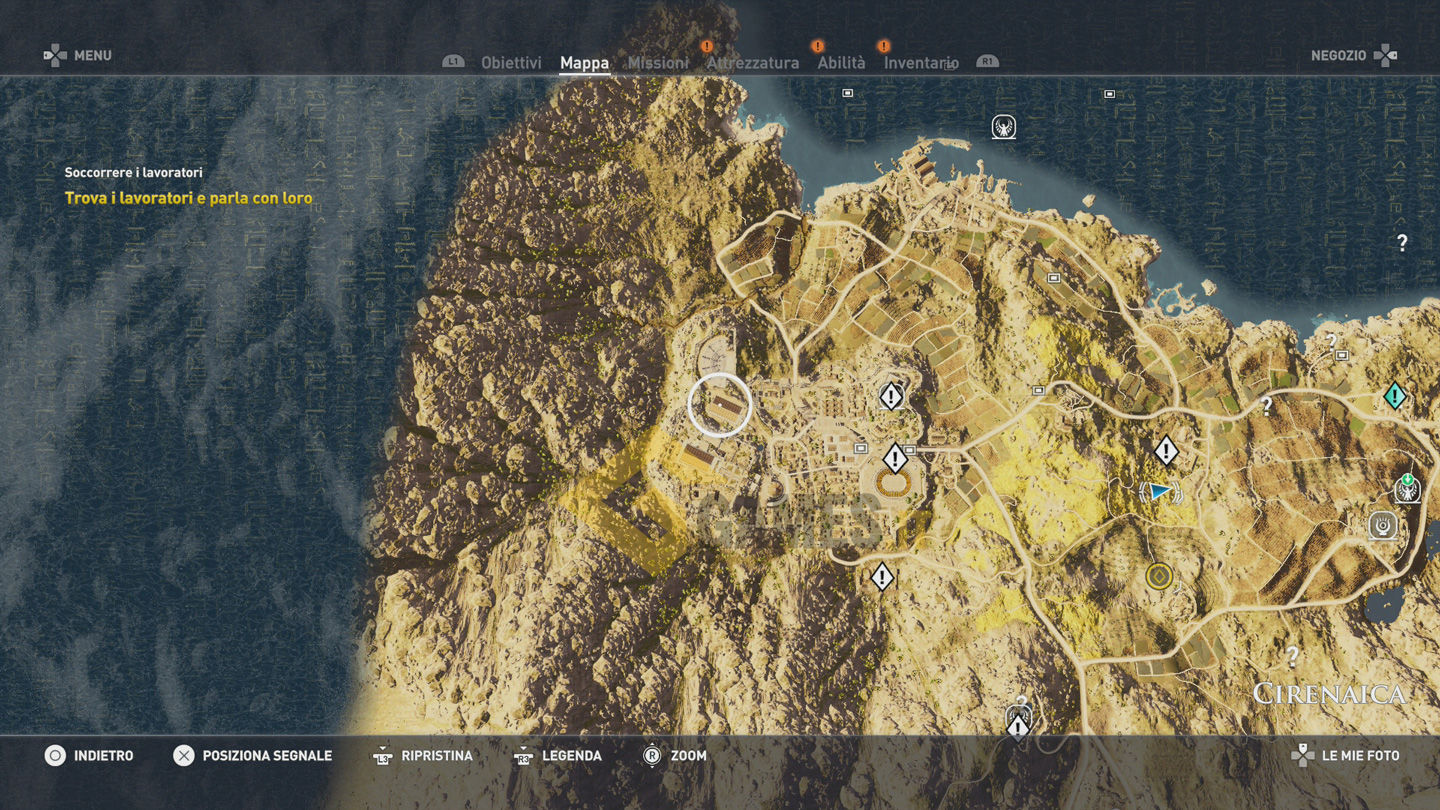This screenshot has height=810, width=1440.
Task: Open the map Legenda
Action: pos(558,756)
